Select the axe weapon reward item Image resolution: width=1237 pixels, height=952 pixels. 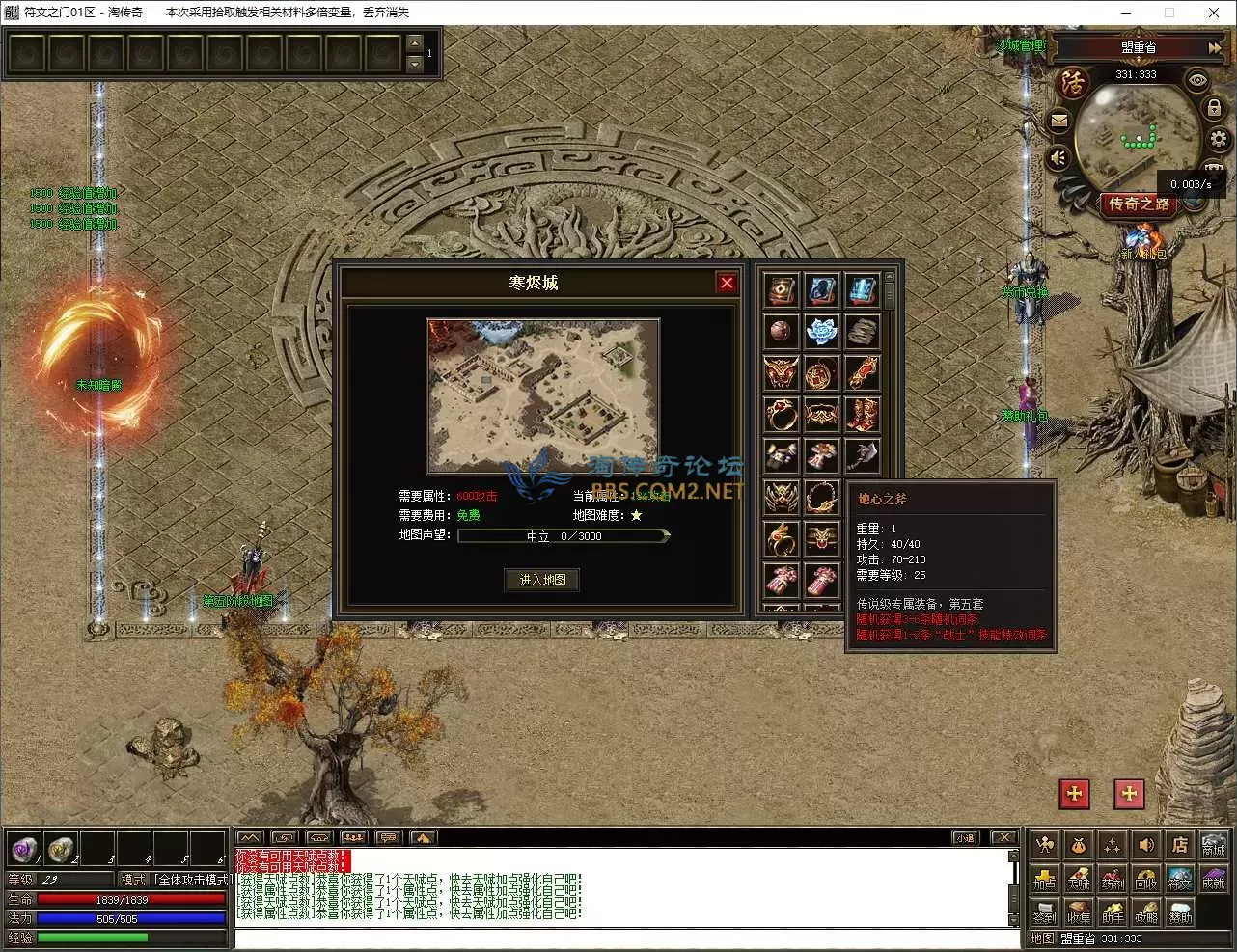(862, 454)
